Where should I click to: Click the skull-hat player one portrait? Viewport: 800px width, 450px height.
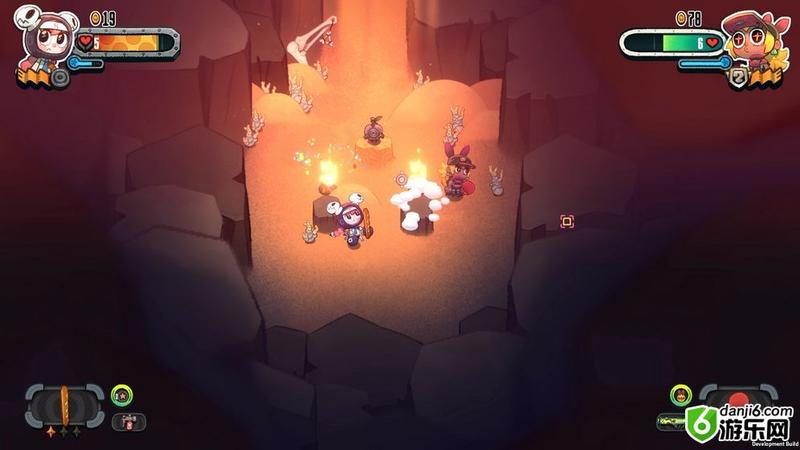(44, 41)
